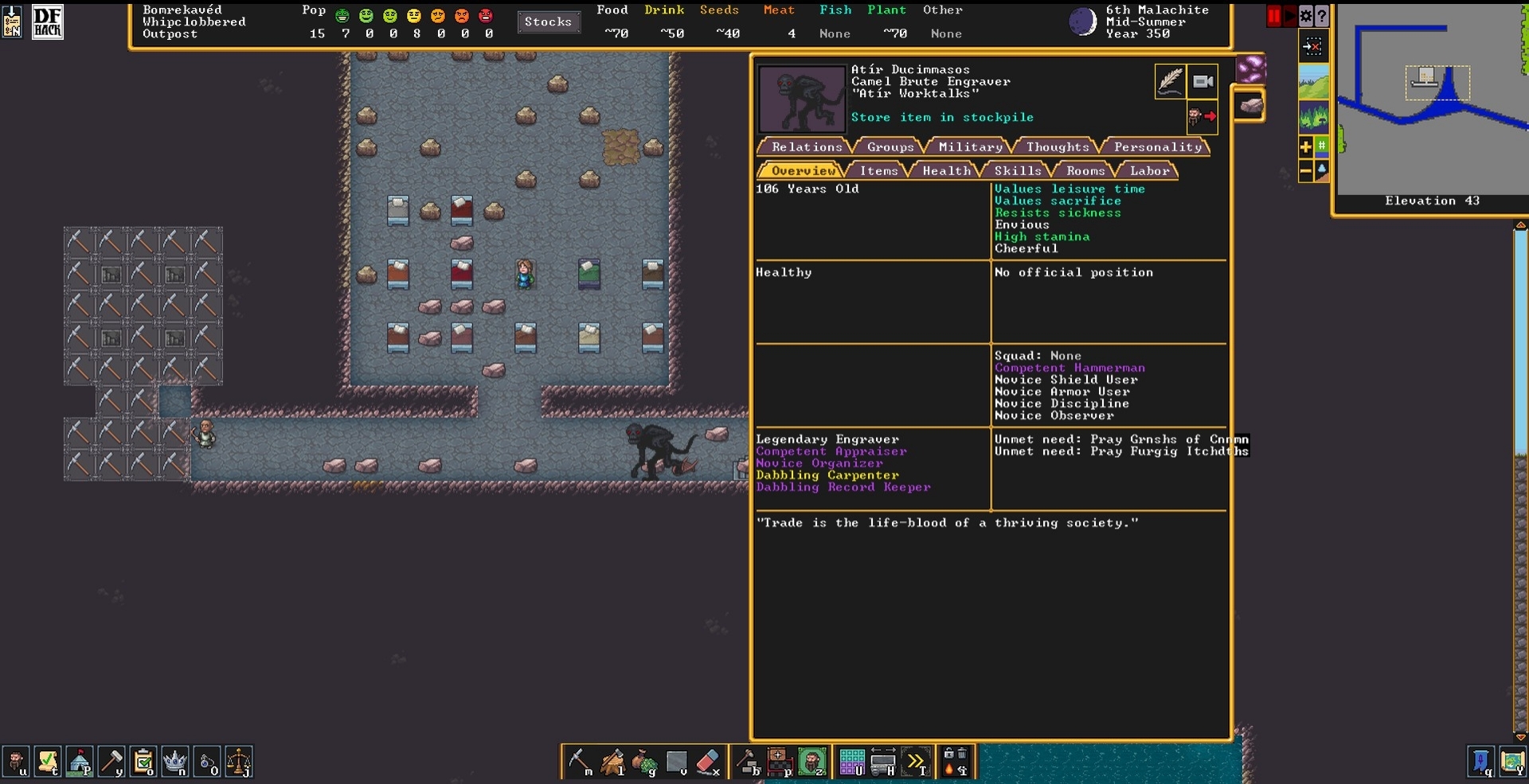Open help with the question mark button
The height and width of the screenshot is (784, 1529).
(1322, 16)
